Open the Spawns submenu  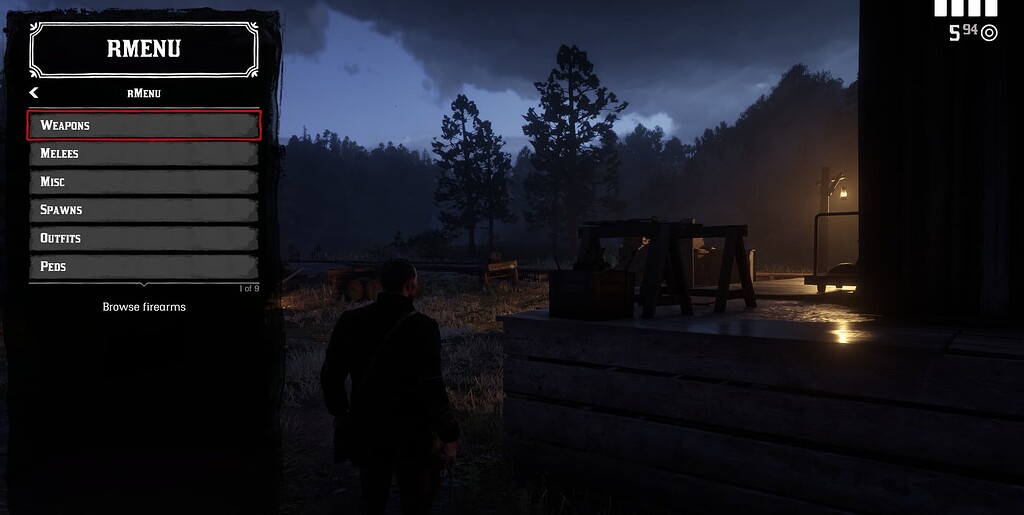coord(144,210)
